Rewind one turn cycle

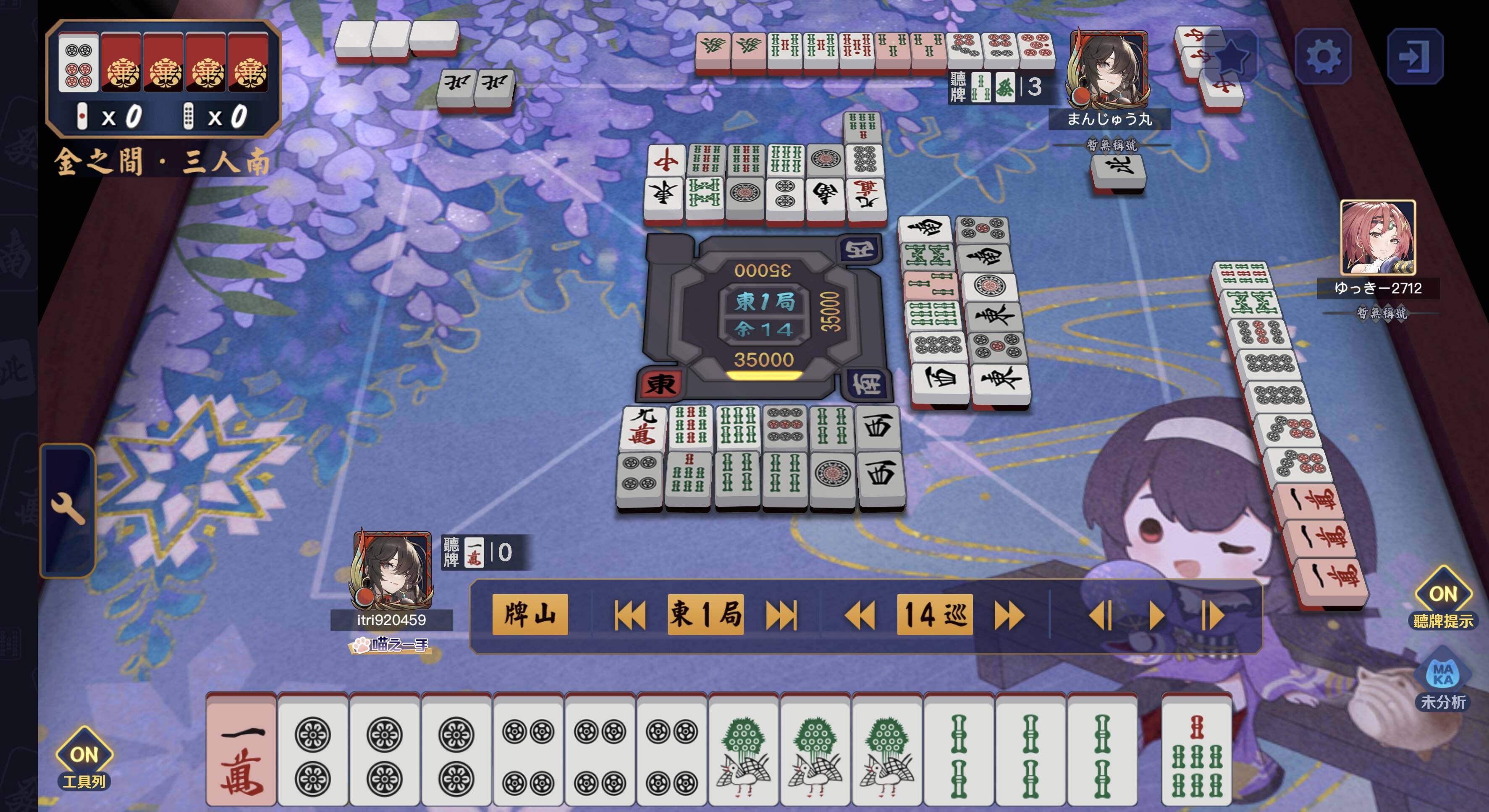click(x=860, y=615)
